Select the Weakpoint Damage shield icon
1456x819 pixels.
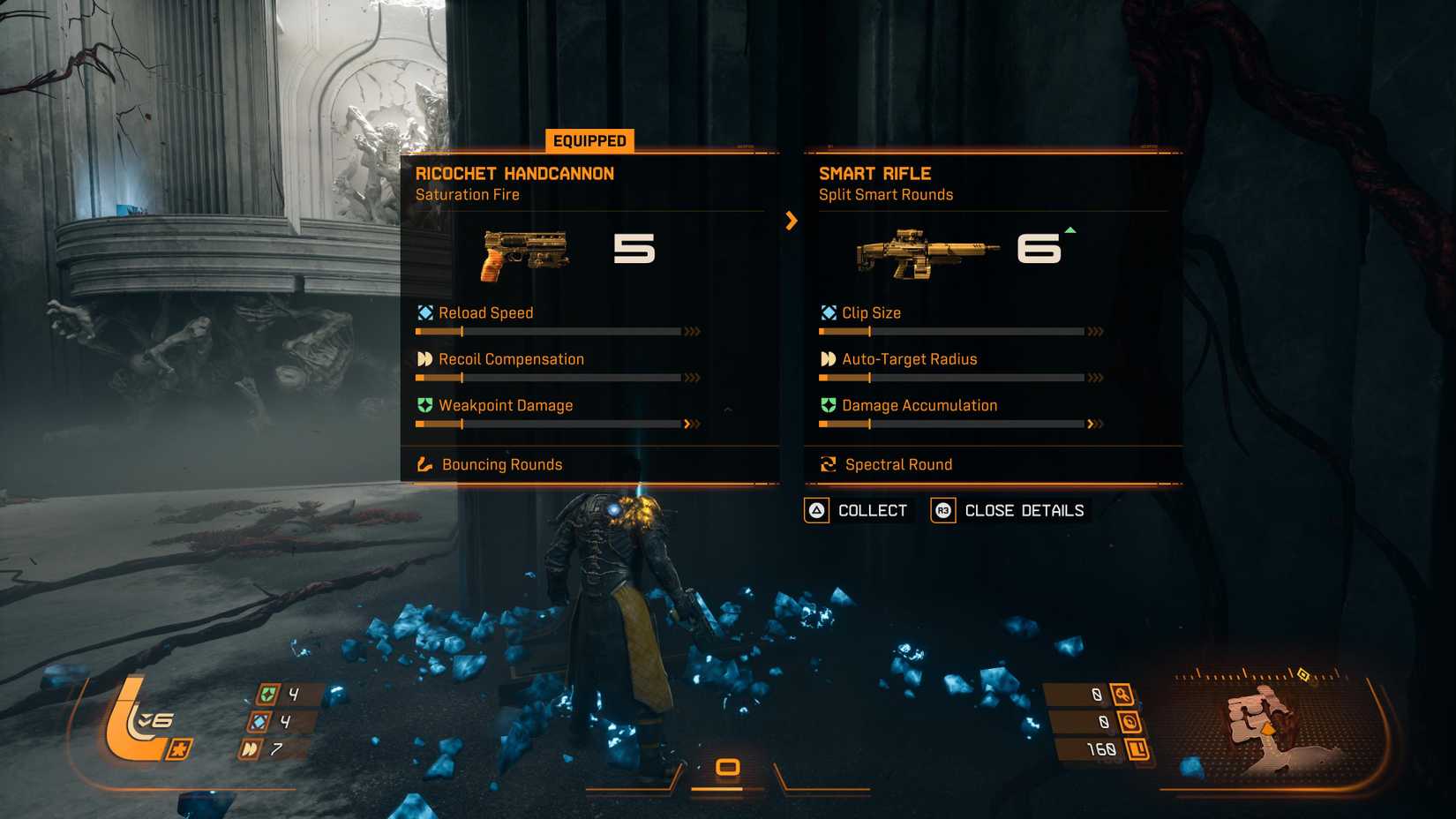[x=426, y=405]
